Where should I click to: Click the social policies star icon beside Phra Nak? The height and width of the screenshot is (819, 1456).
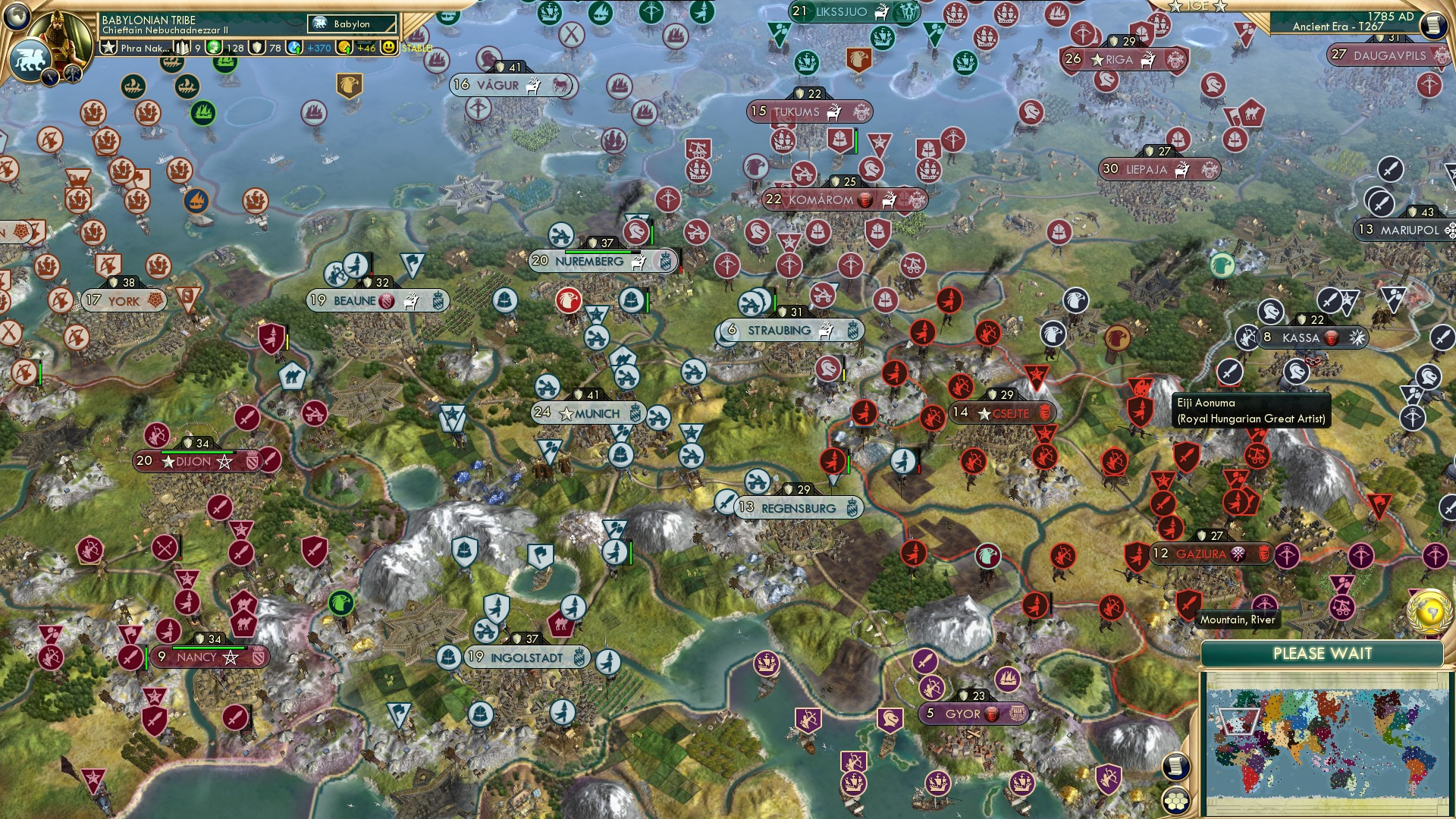[110, 49]
